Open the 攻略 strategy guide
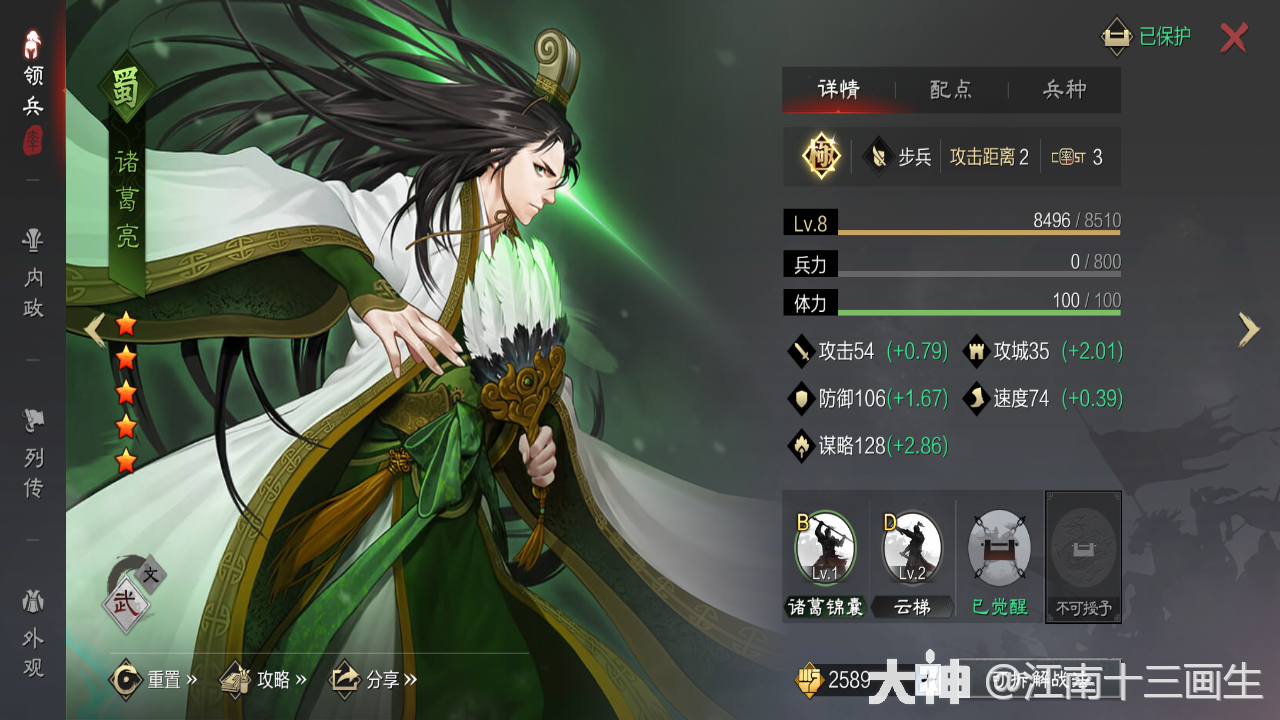Screen dimensions: 1280x720 (262, 677)
